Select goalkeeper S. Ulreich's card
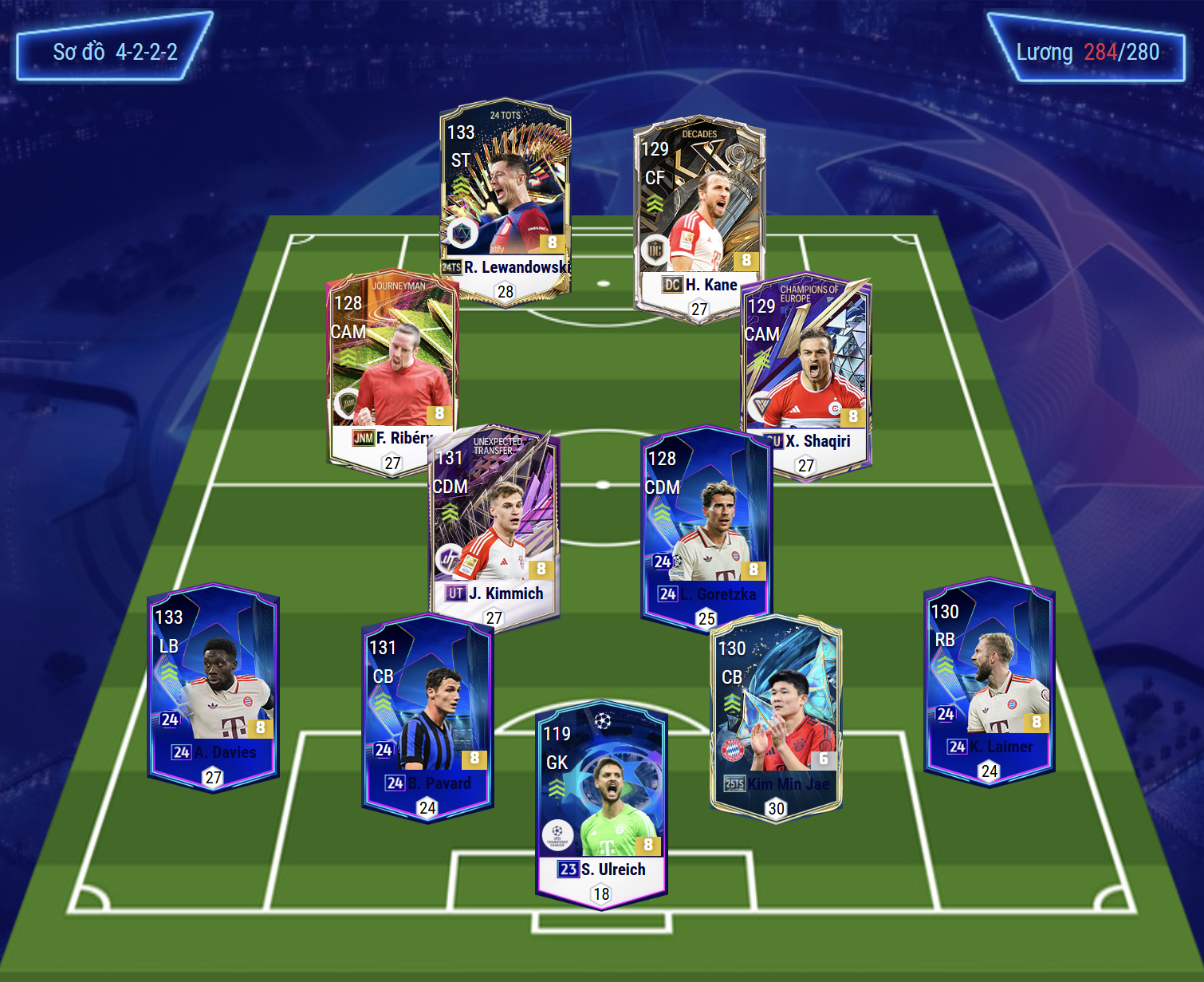 pos(601,806)
